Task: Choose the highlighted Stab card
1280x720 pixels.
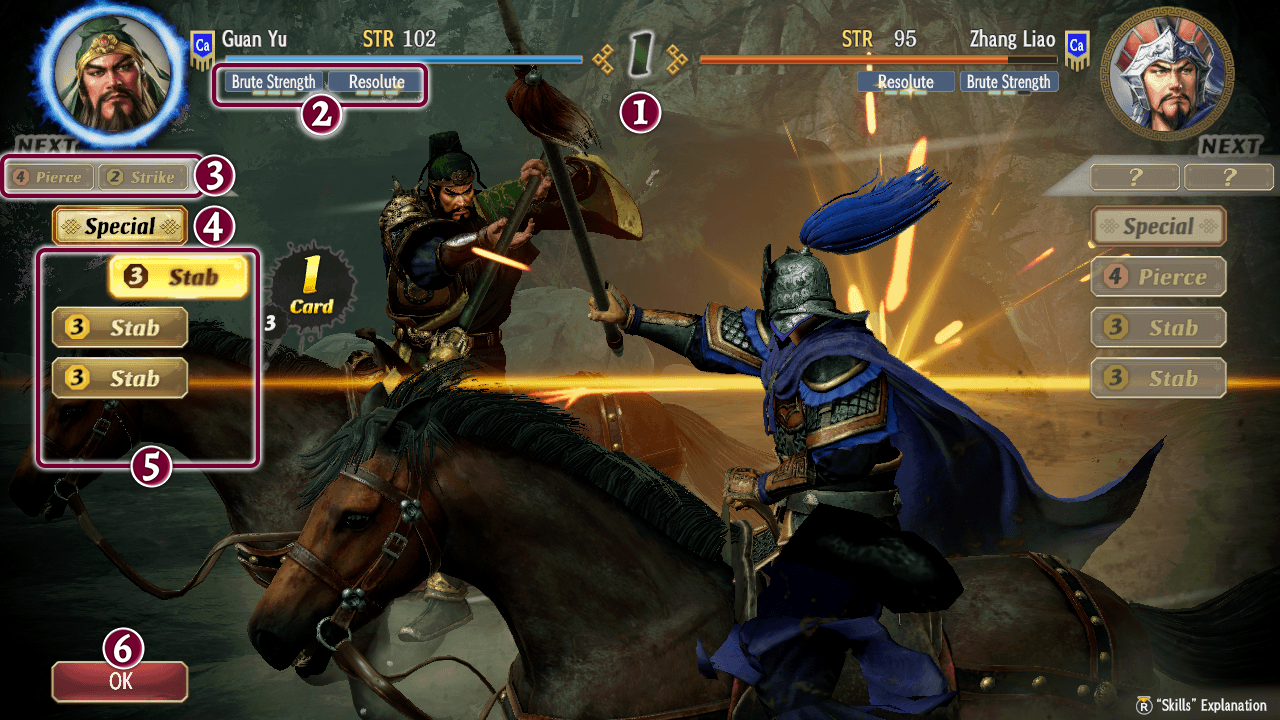Action: (178, 277)
